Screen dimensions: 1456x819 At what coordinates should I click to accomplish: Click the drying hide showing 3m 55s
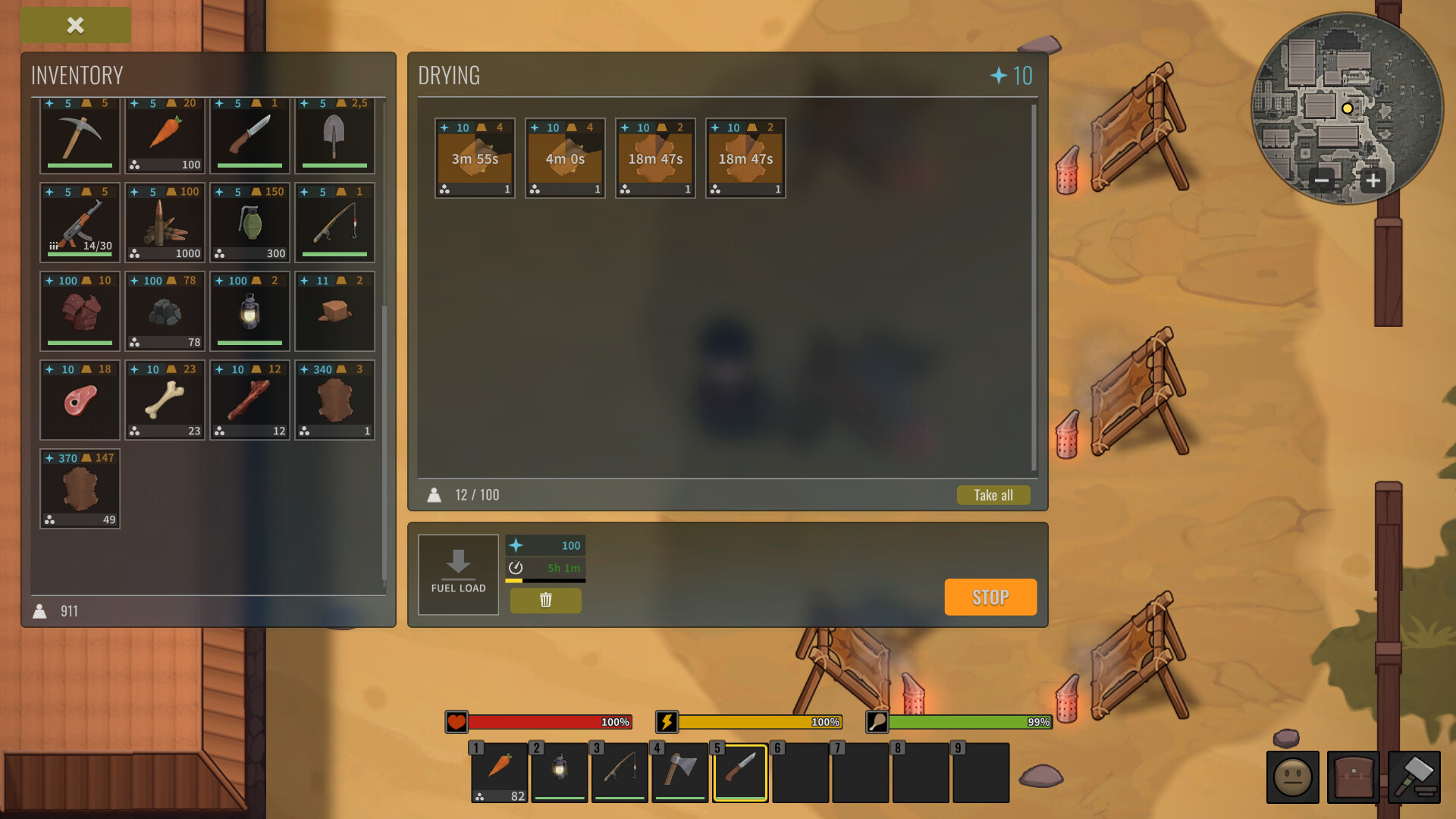(x=475, y=158)
